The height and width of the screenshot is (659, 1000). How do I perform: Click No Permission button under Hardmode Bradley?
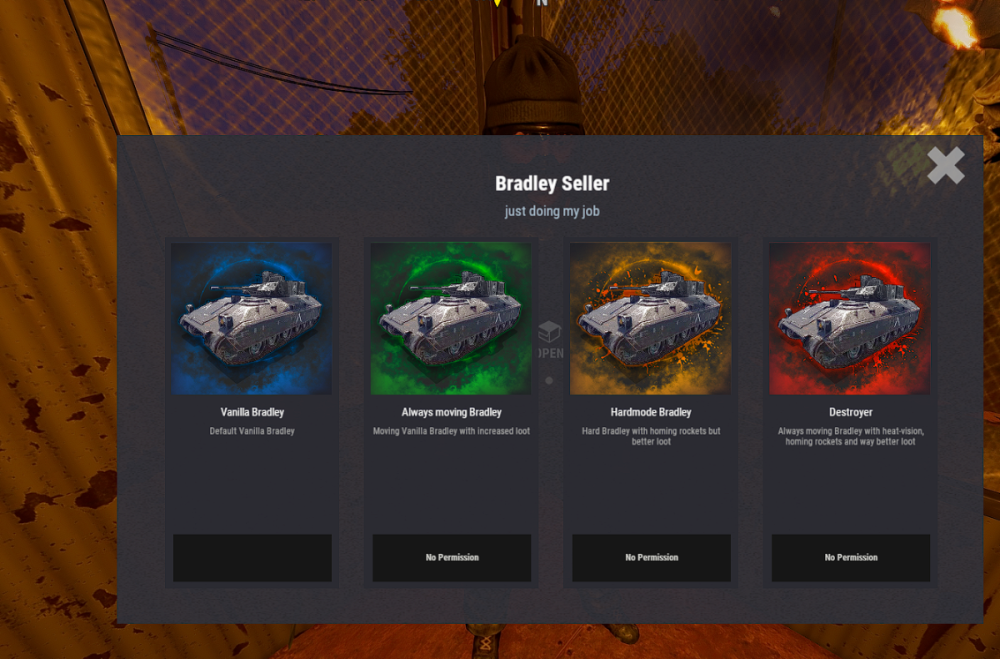[651, 557]
